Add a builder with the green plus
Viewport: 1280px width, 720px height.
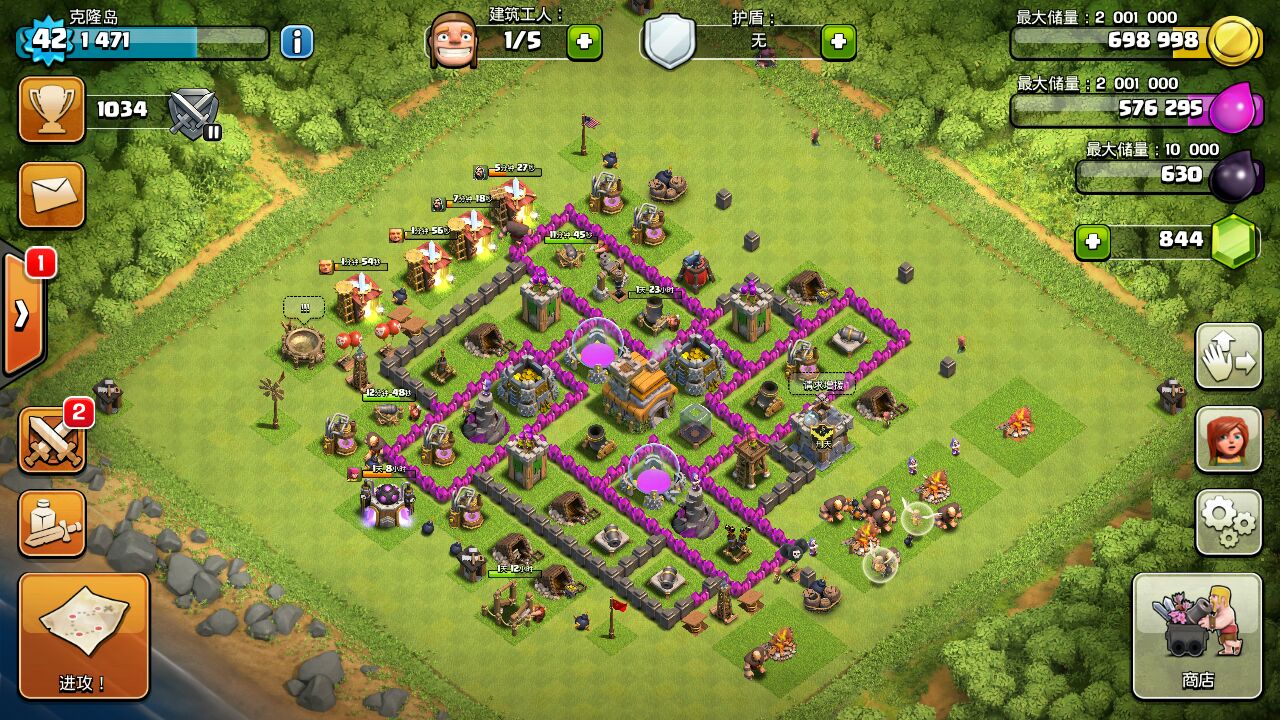click(x=584, y=41)
